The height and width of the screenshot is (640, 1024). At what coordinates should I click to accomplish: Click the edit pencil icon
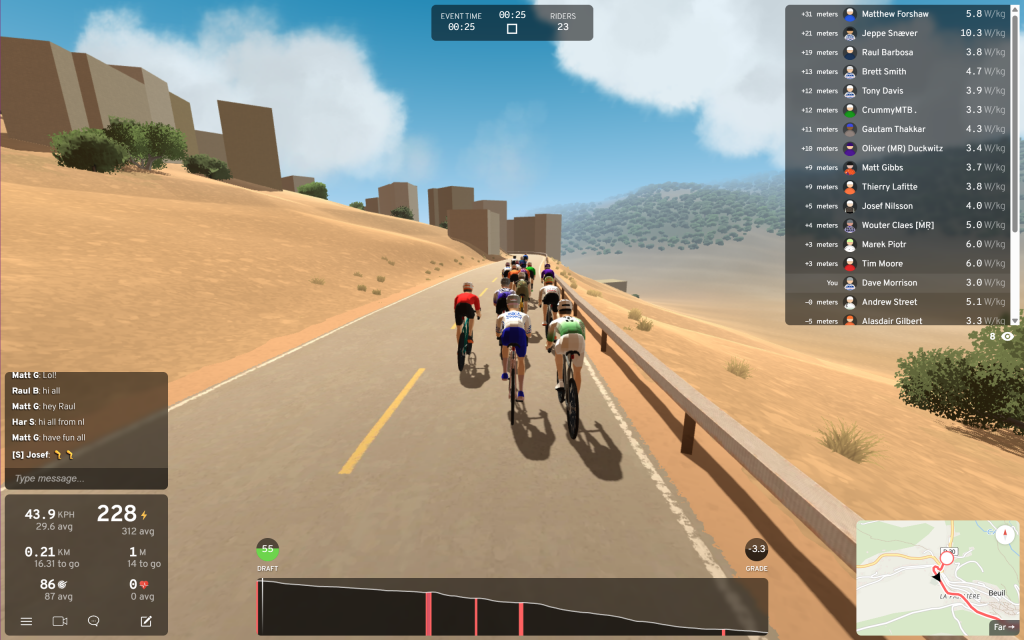pyautogui.click(x=146, y=621)
